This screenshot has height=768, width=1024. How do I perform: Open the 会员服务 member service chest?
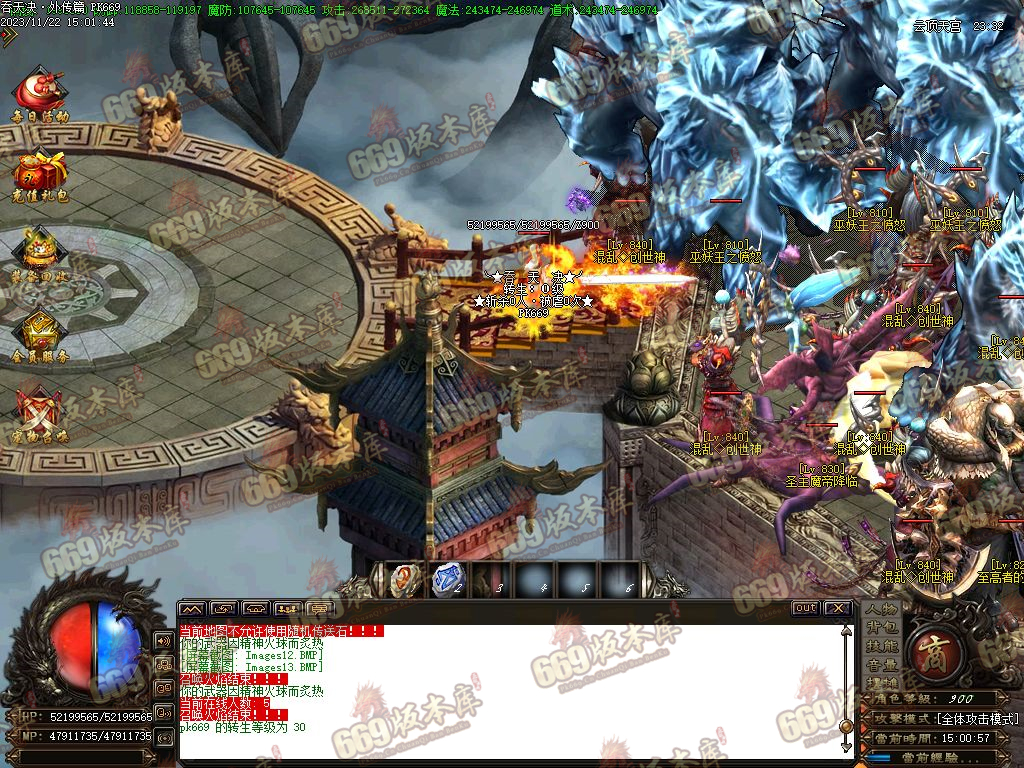pyautogui.click(x=39, y=334)
